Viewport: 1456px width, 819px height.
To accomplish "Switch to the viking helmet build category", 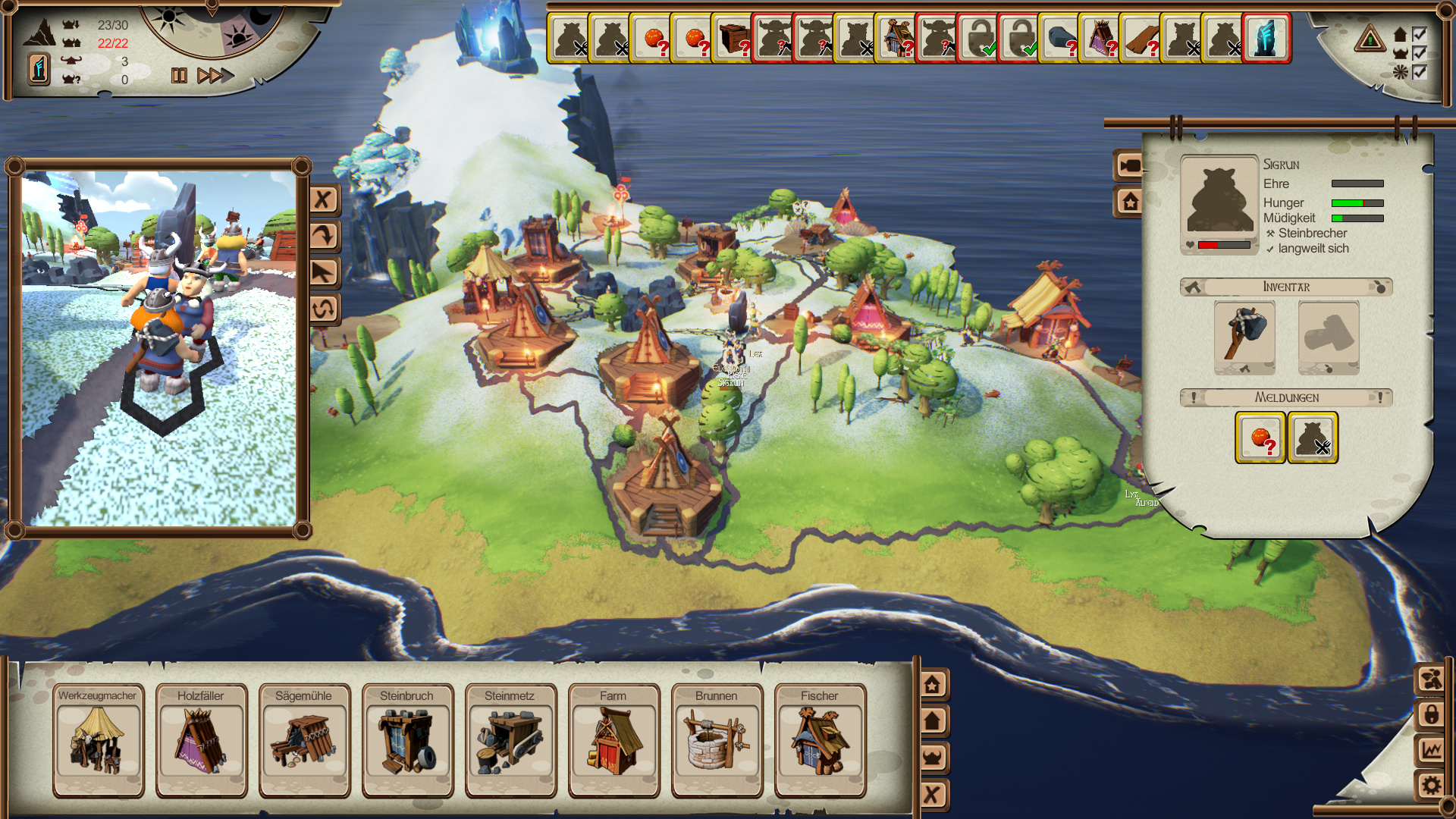I will point(932,758).
